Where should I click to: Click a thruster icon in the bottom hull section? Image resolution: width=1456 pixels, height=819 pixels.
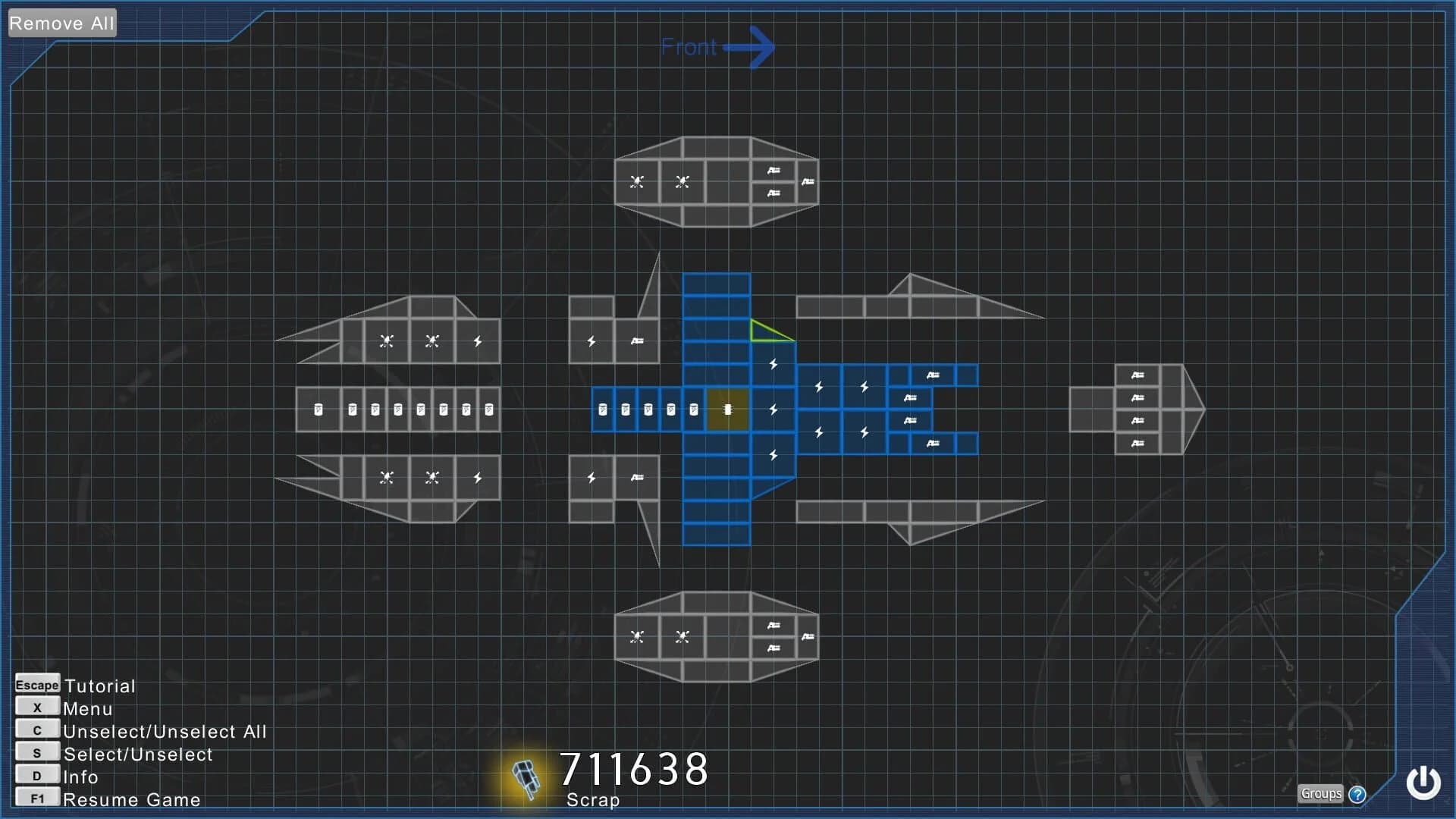[772, 625]
